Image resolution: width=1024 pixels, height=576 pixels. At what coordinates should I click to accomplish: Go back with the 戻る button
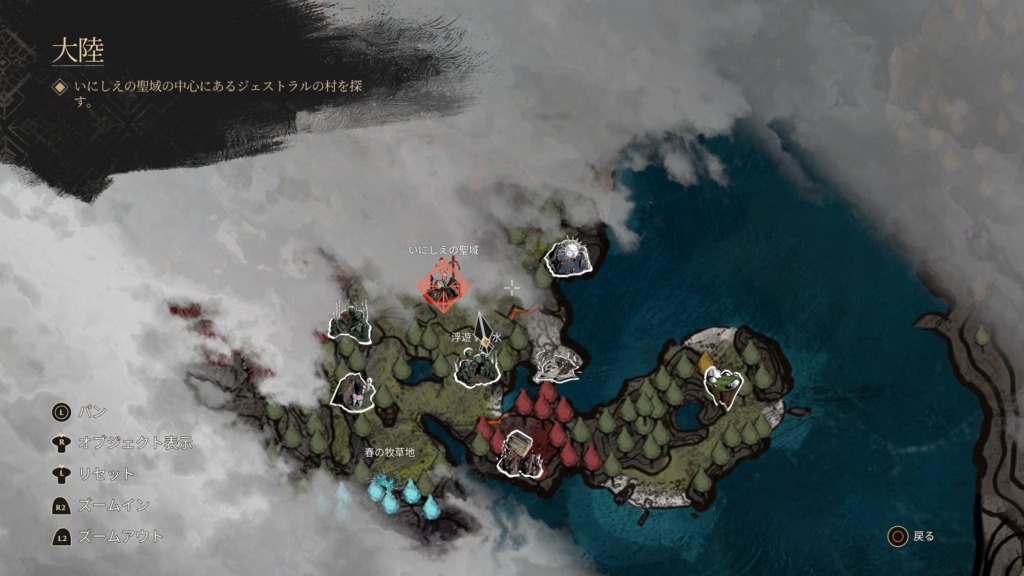tap(911, 536)
